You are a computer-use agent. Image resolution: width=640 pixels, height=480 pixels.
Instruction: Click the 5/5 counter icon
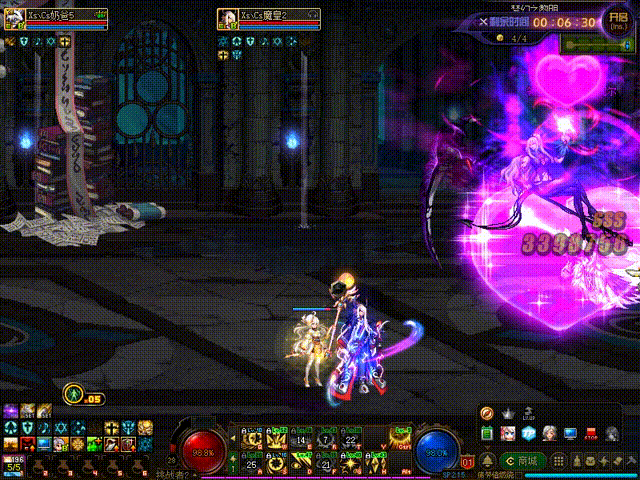point(14,463)
